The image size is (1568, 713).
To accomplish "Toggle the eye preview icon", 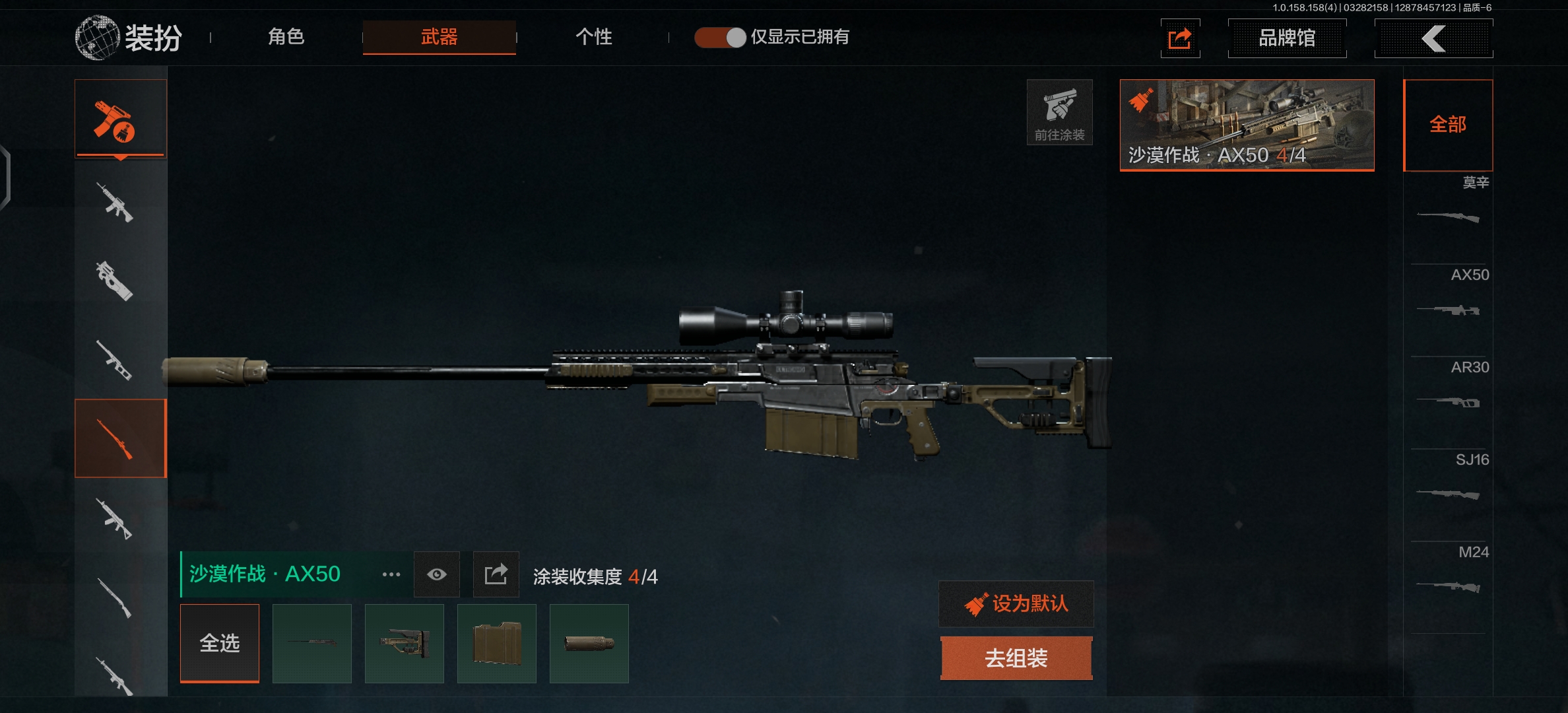I will [437, 574].
